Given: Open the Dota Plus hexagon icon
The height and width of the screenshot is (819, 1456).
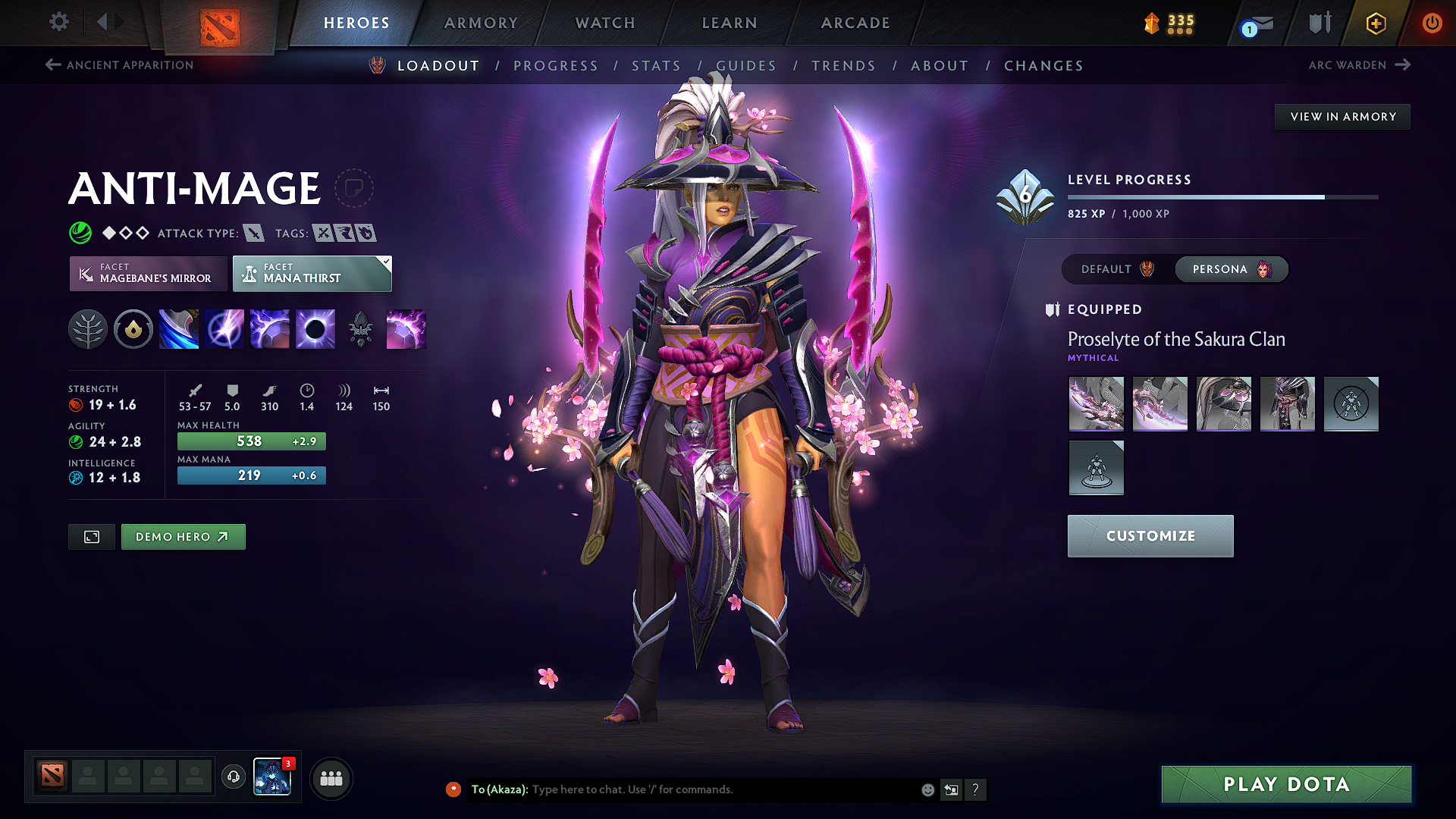Looking at the screenshot, I should pyautogui.click(x=1375, y=23).
